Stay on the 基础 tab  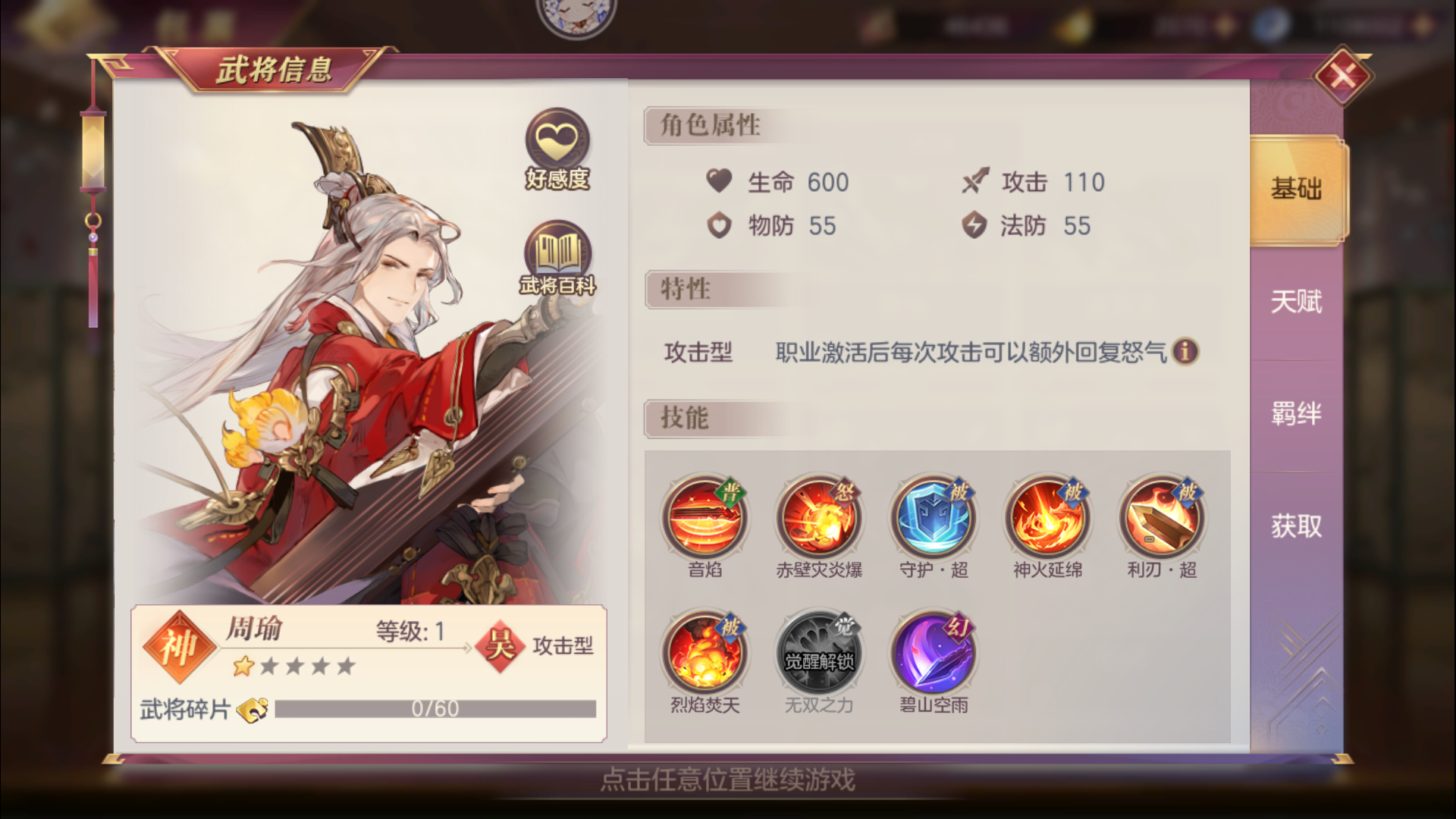pos(1294,190)
